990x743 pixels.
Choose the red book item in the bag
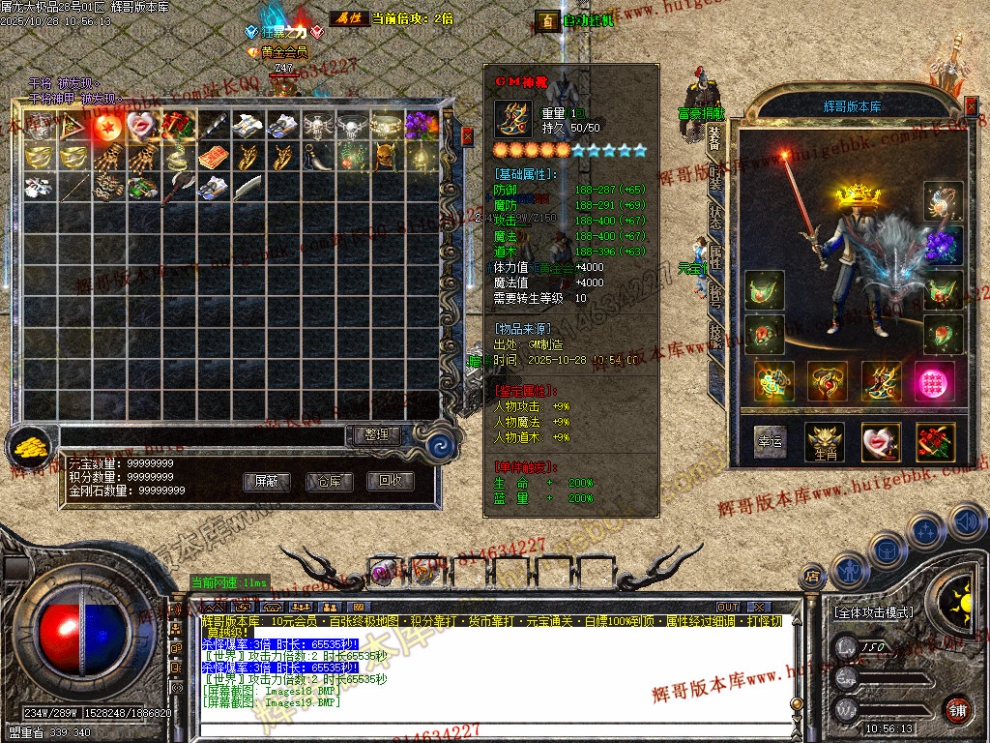click(x=213, y=157)
